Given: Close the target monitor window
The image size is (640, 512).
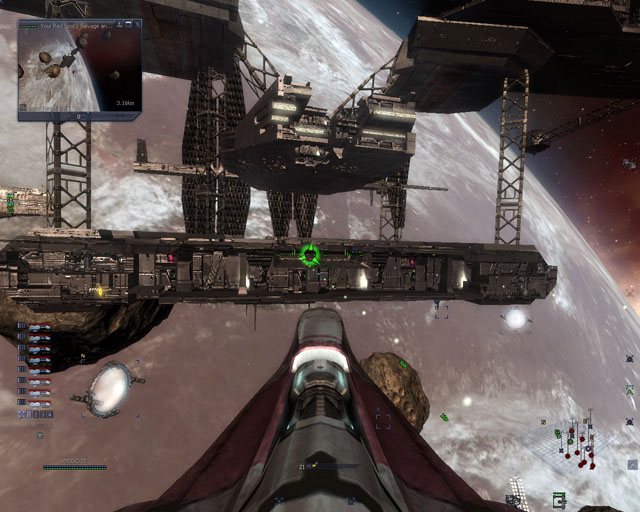Looking at the screenshot, I should 139,23.
